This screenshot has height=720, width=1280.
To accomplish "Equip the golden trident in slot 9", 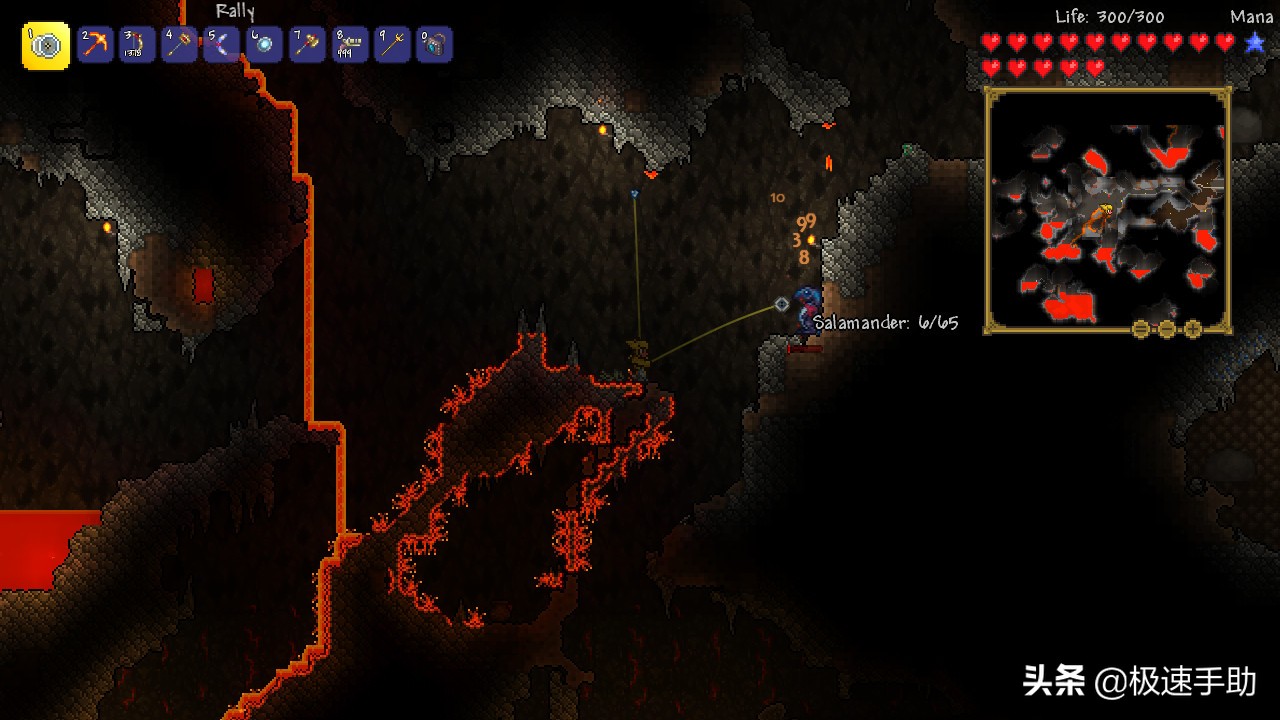I will [x=392, y=45].
